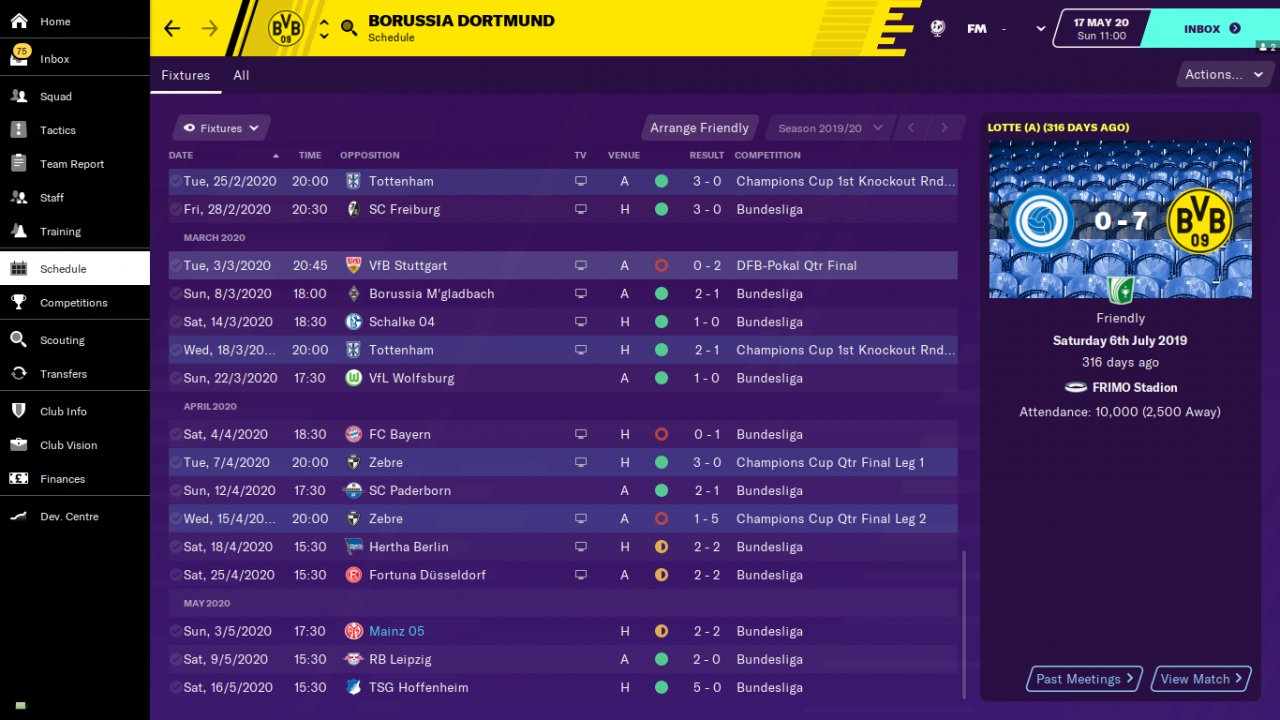
Task: Click the Arrange Friendly button
Action: [x=699, y=128]
